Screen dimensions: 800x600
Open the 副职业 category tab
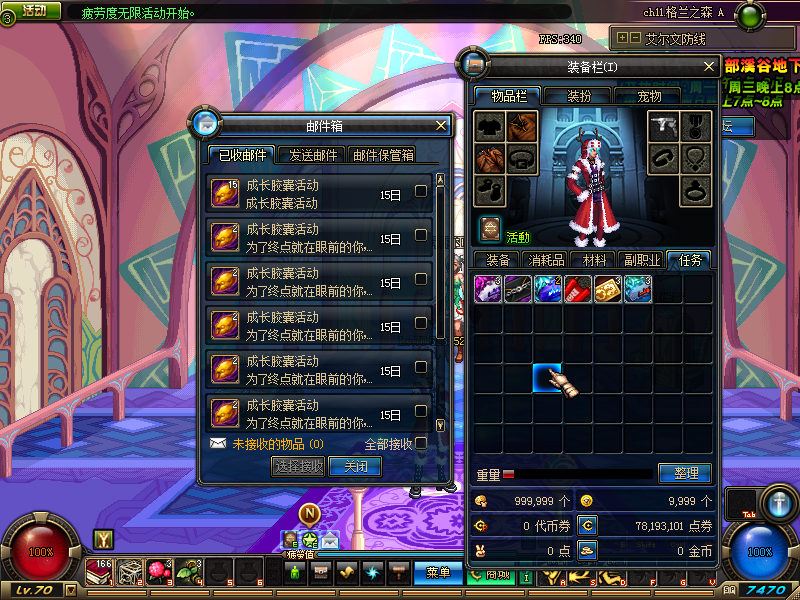tap(641, 260)
